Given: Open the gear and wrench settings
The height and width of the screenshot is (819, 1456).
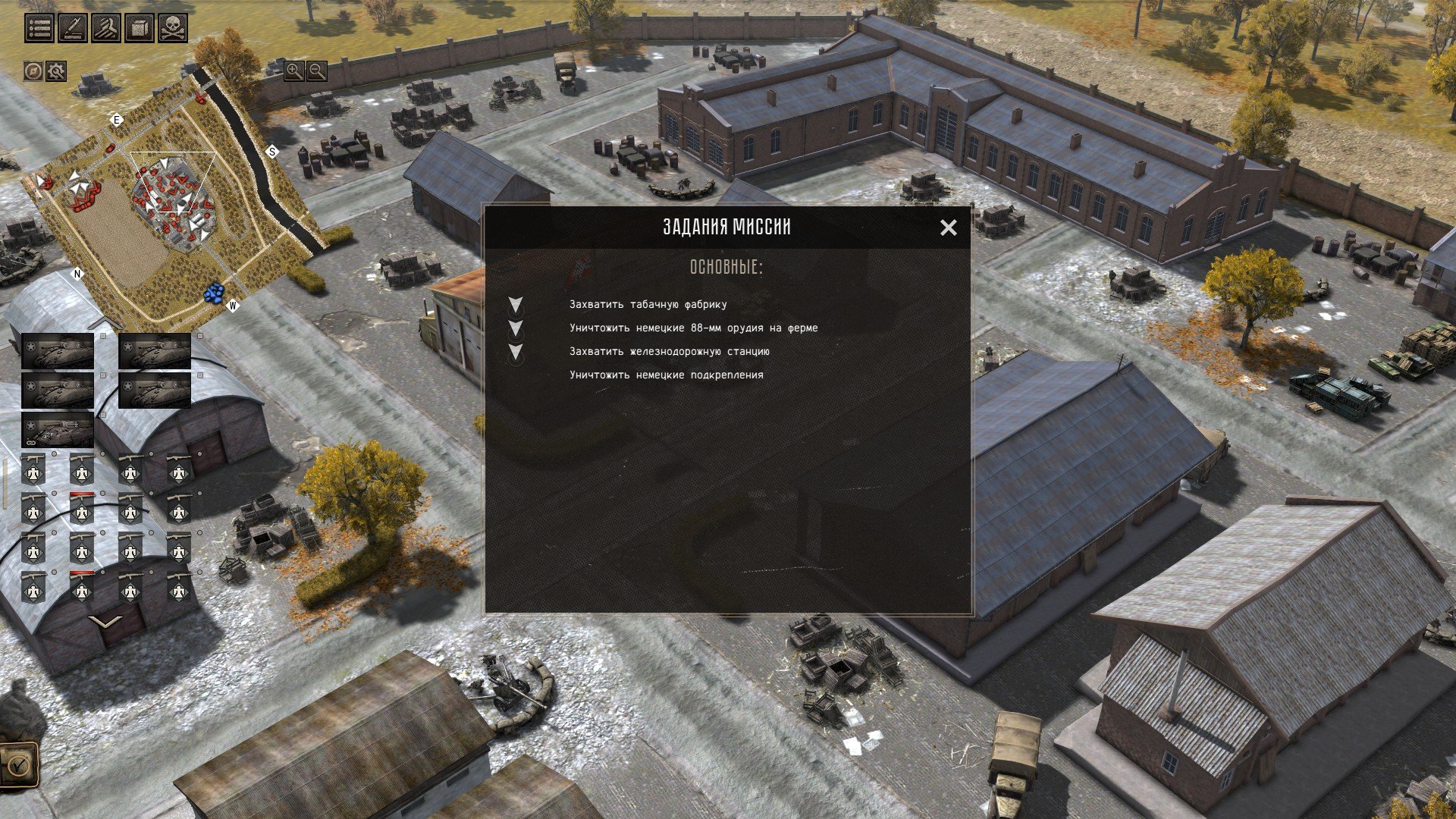Looking at the screenshot, I should 56,71.
